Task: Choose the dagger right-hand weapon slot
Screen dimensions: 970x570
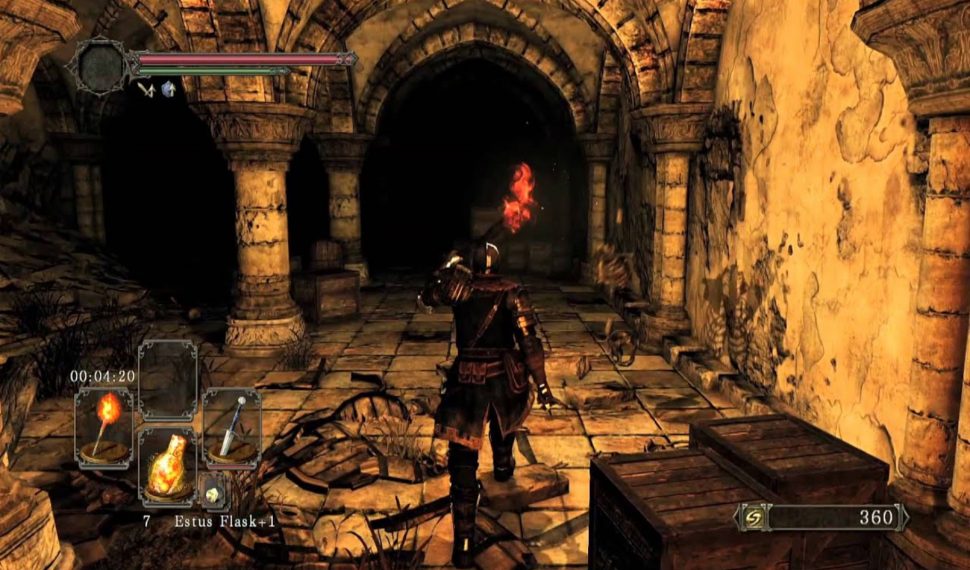Action: 231,427
